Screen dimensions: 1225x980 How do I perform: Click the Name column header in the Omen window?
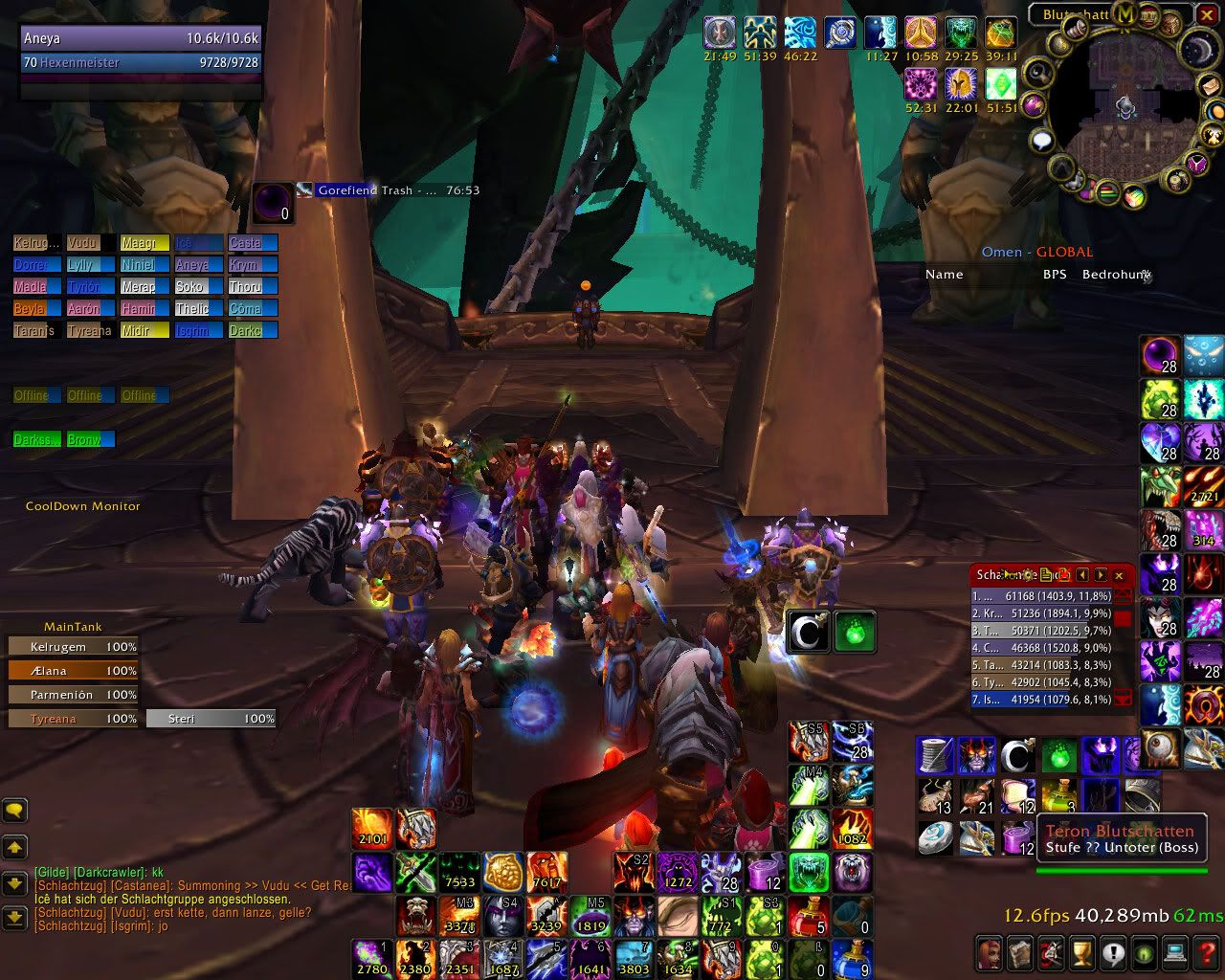coord(944,275)
